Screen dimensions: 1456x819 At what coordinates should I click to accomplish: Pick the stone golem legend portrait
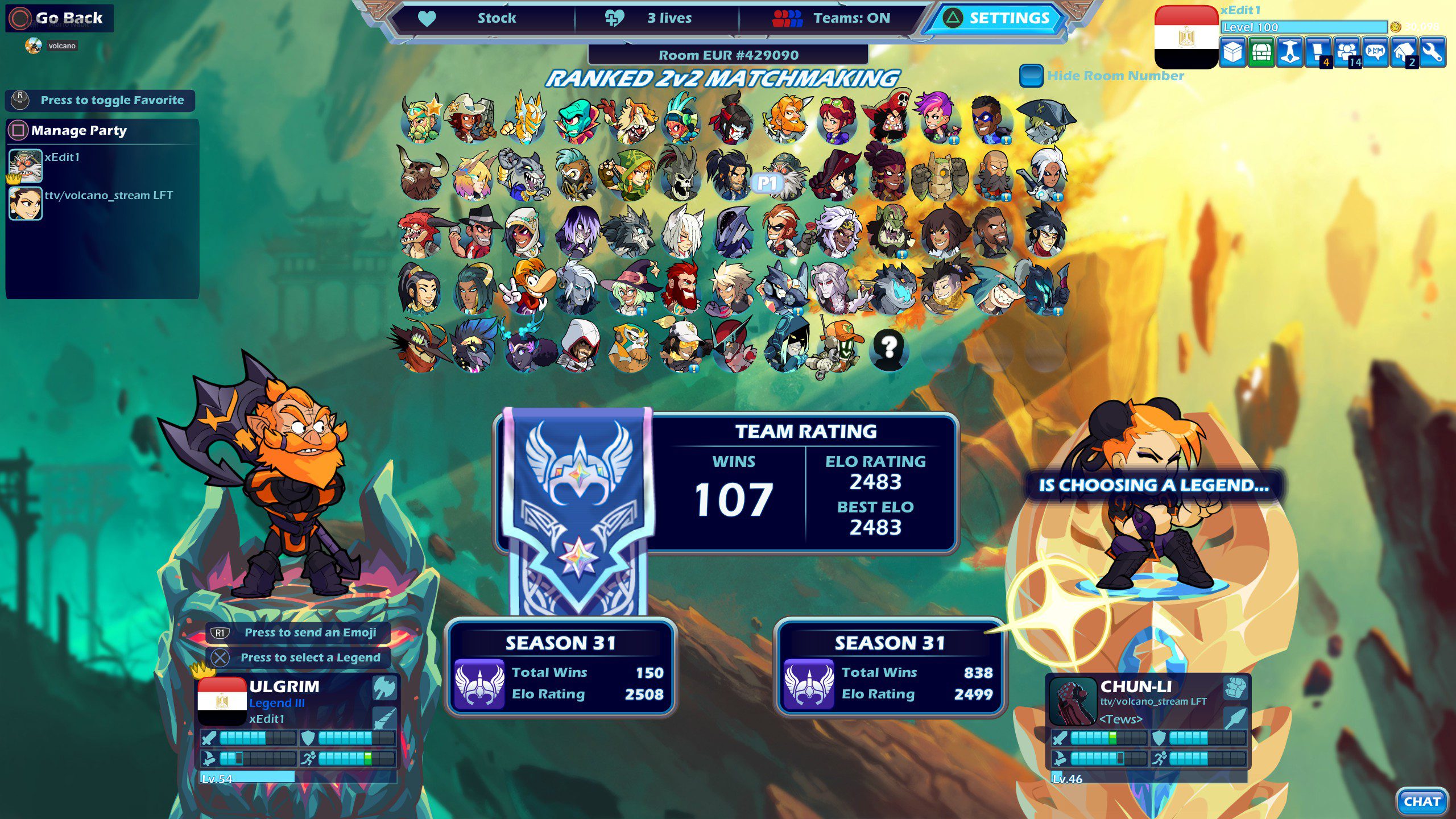coord(940,175)
